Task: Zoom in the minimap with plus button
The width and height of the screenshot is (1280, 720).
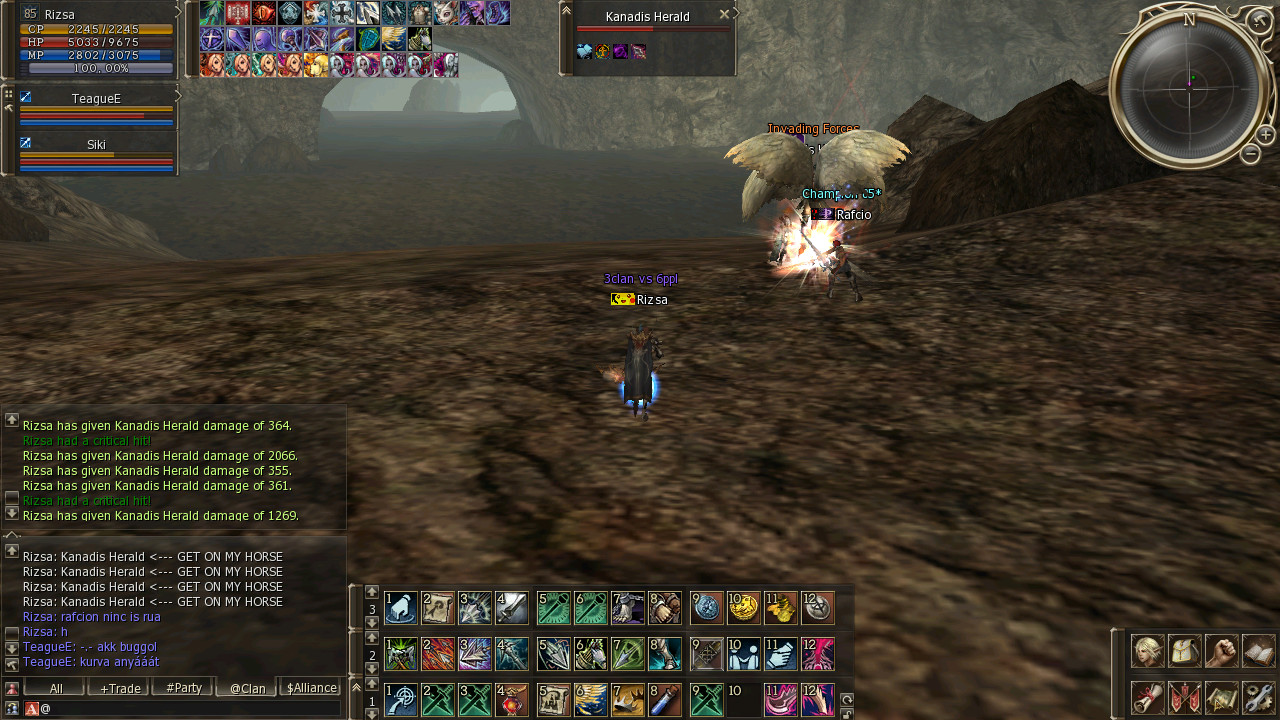Action: [x=1265, y=135]
